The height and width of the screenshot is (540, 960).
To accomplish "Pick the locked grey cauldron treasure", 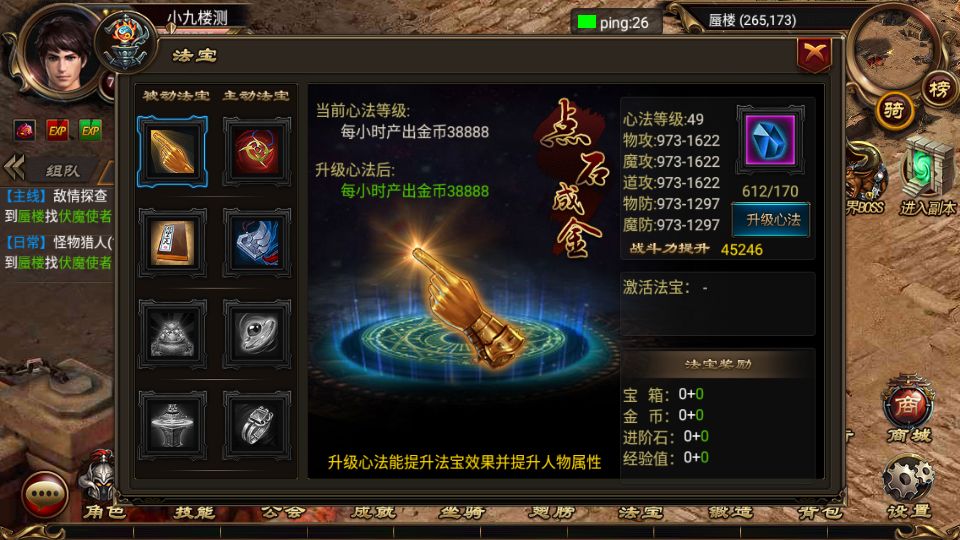I will [x=172, y=422].
